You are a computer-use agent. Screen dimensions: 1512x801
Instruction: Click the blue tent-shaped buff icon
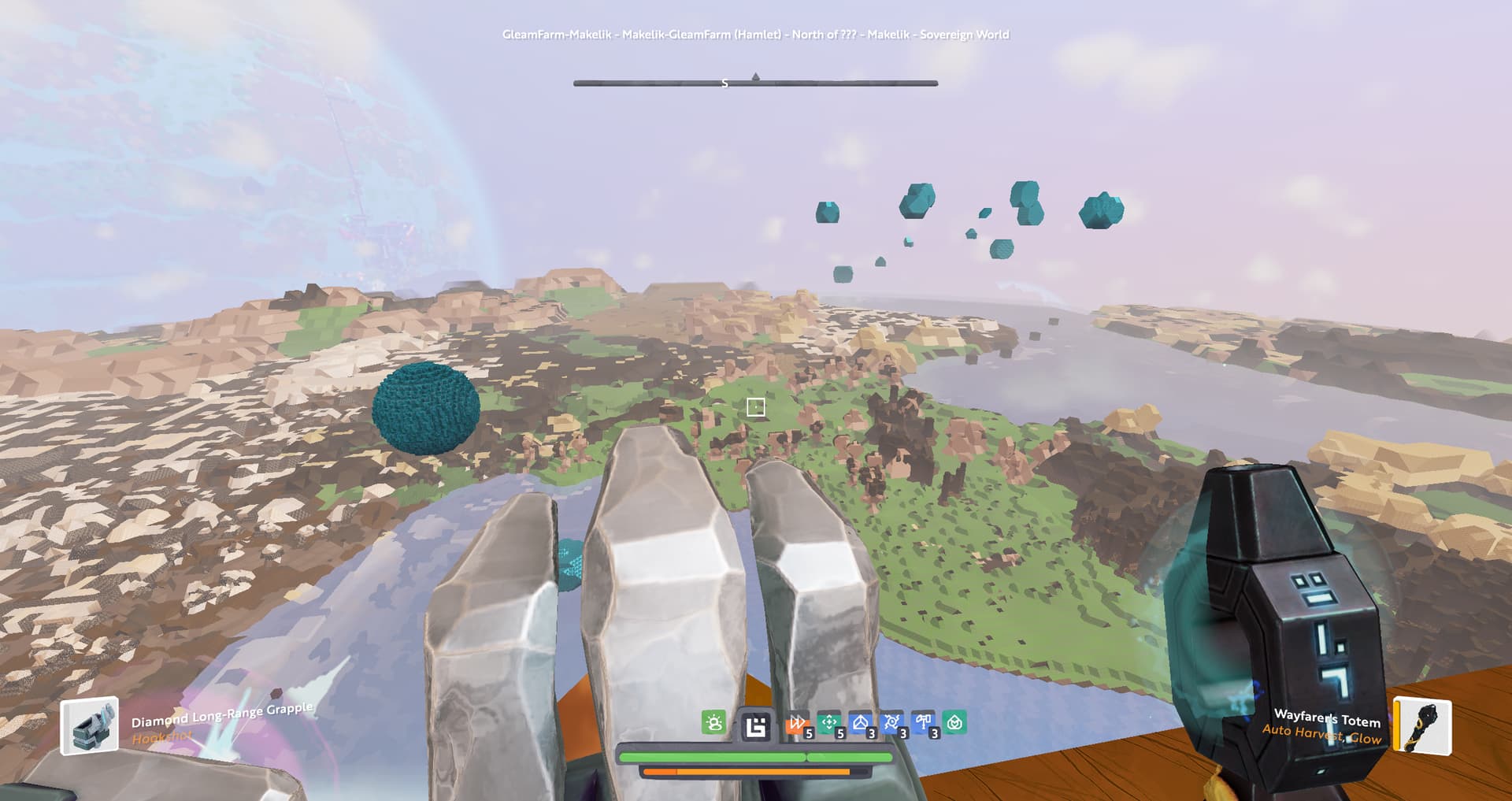(860, 722)
